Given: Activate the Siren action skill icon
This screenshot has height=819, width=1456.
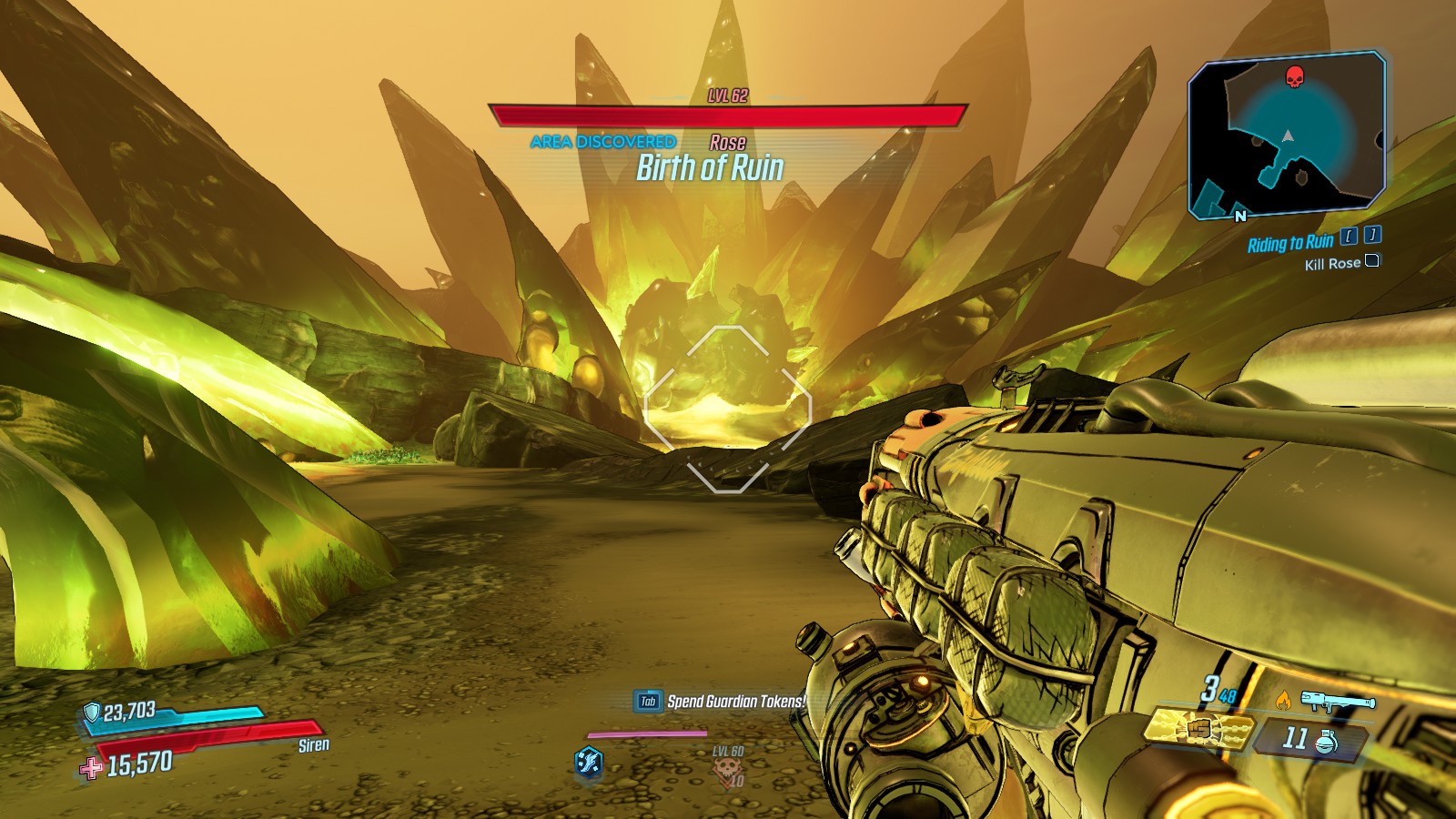Looking at the screenshot, I should click(x=589, y=761).
